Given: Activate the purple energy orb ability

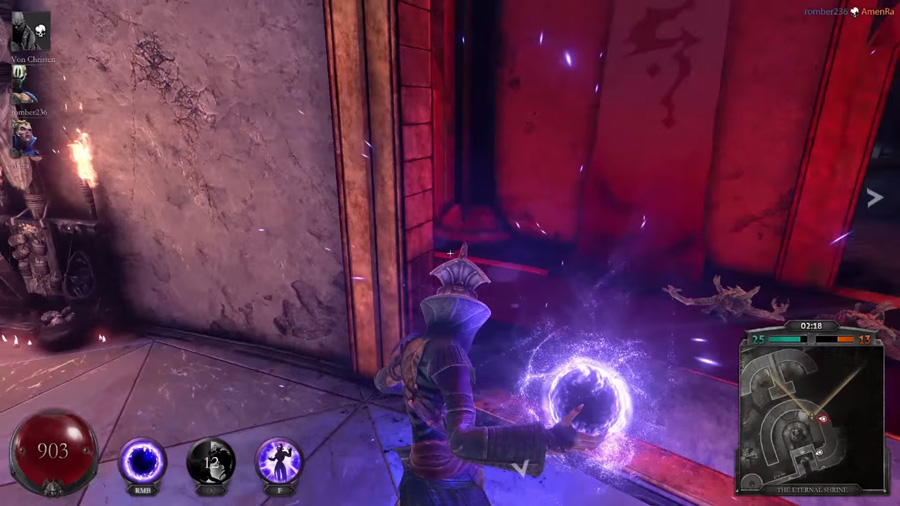Looking at the screenshot, I should pyautogui.click(x=143, y=461).
